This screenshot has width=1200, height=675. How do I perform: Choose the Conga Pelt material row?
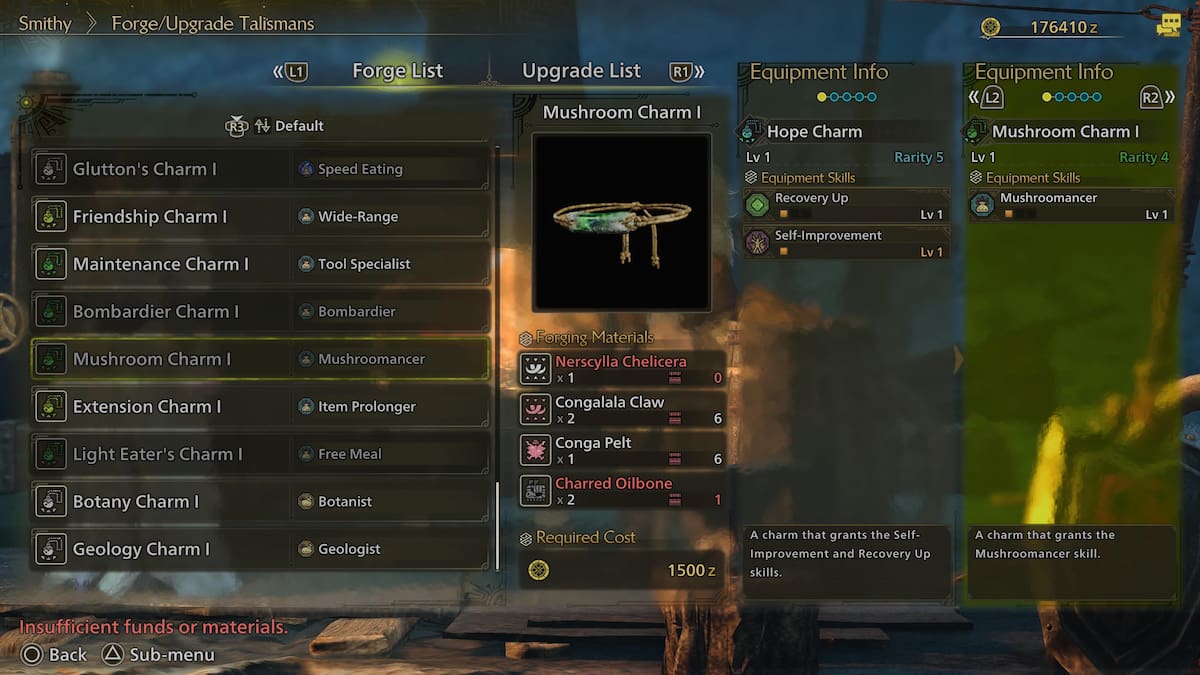[x=622, y=450]
